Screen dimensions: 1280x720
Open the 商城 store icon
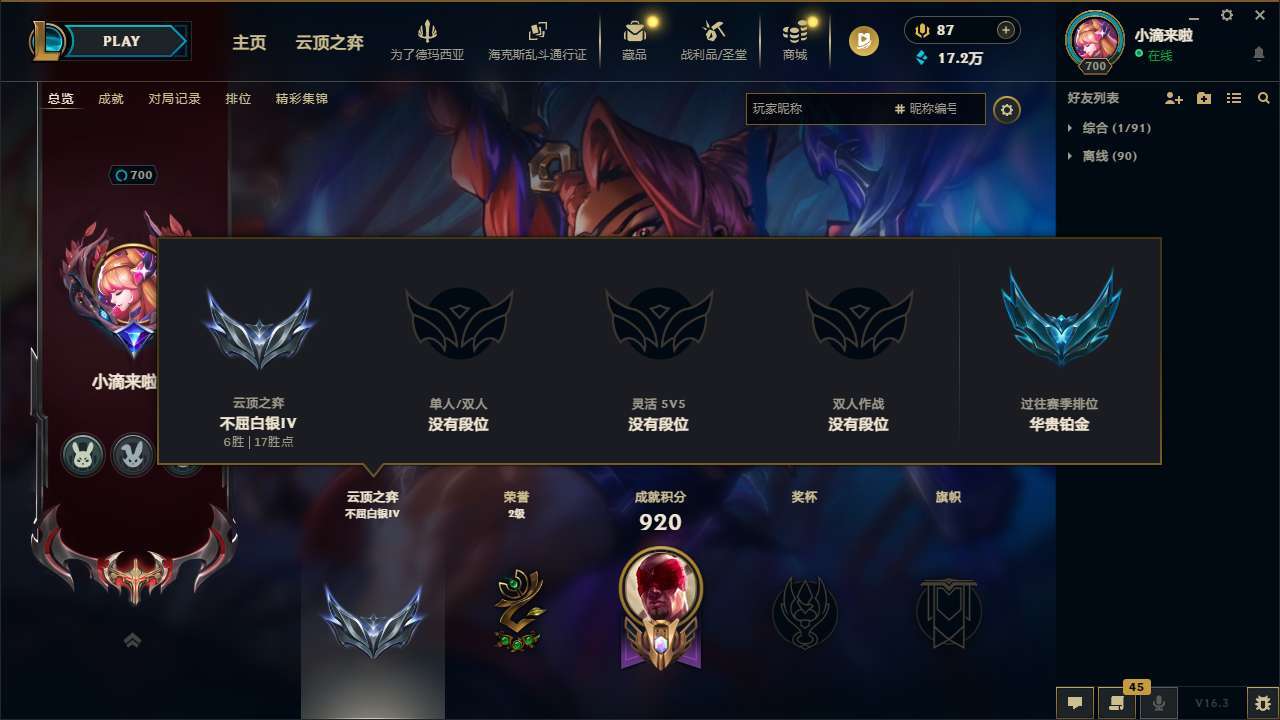795,41
